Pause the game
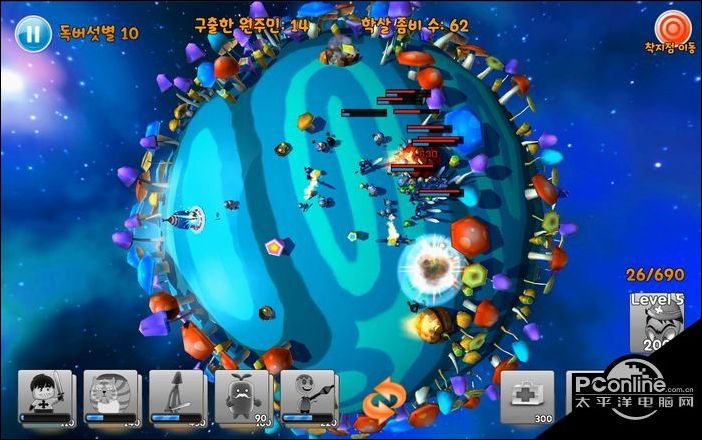Screen dimensions: 702x440 click(33, 33)
